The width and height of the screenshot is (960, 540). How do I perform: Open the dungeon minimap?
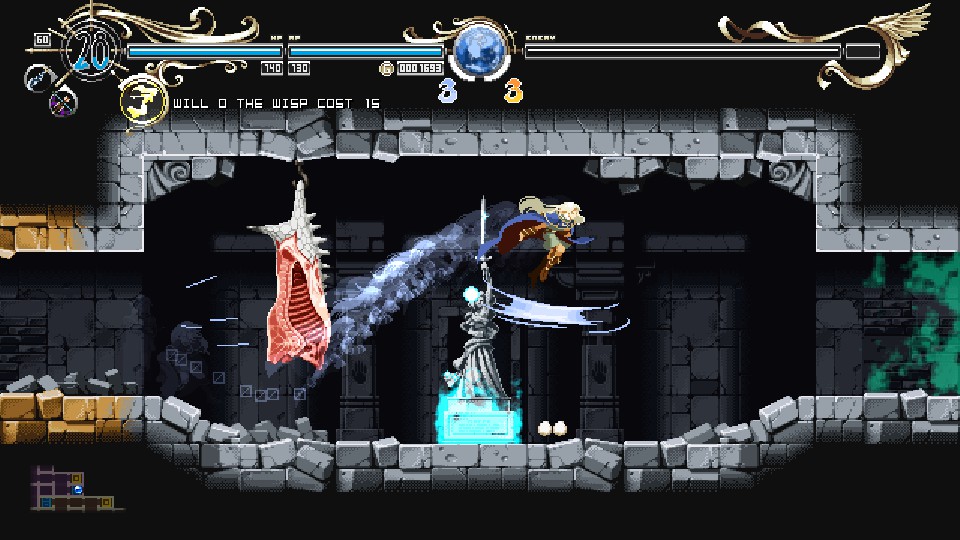74,487
